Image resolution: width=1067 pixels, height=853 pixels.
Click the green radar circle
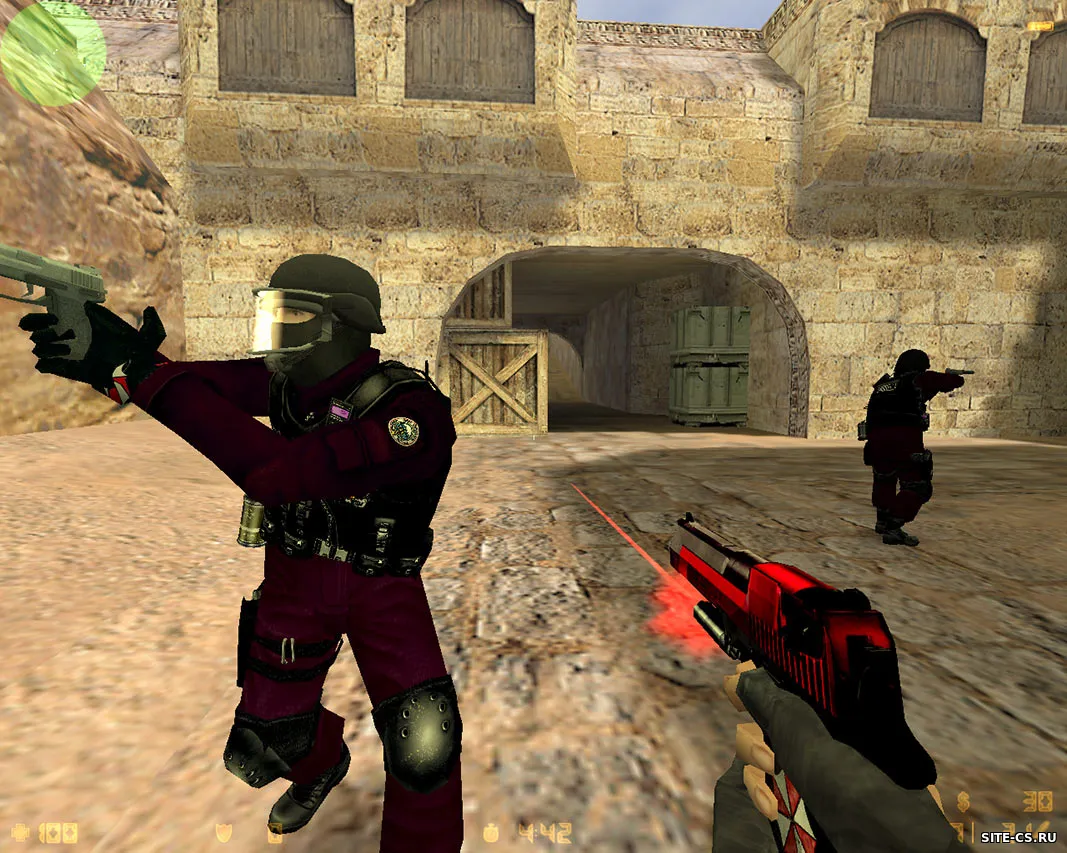pos(52,52)
